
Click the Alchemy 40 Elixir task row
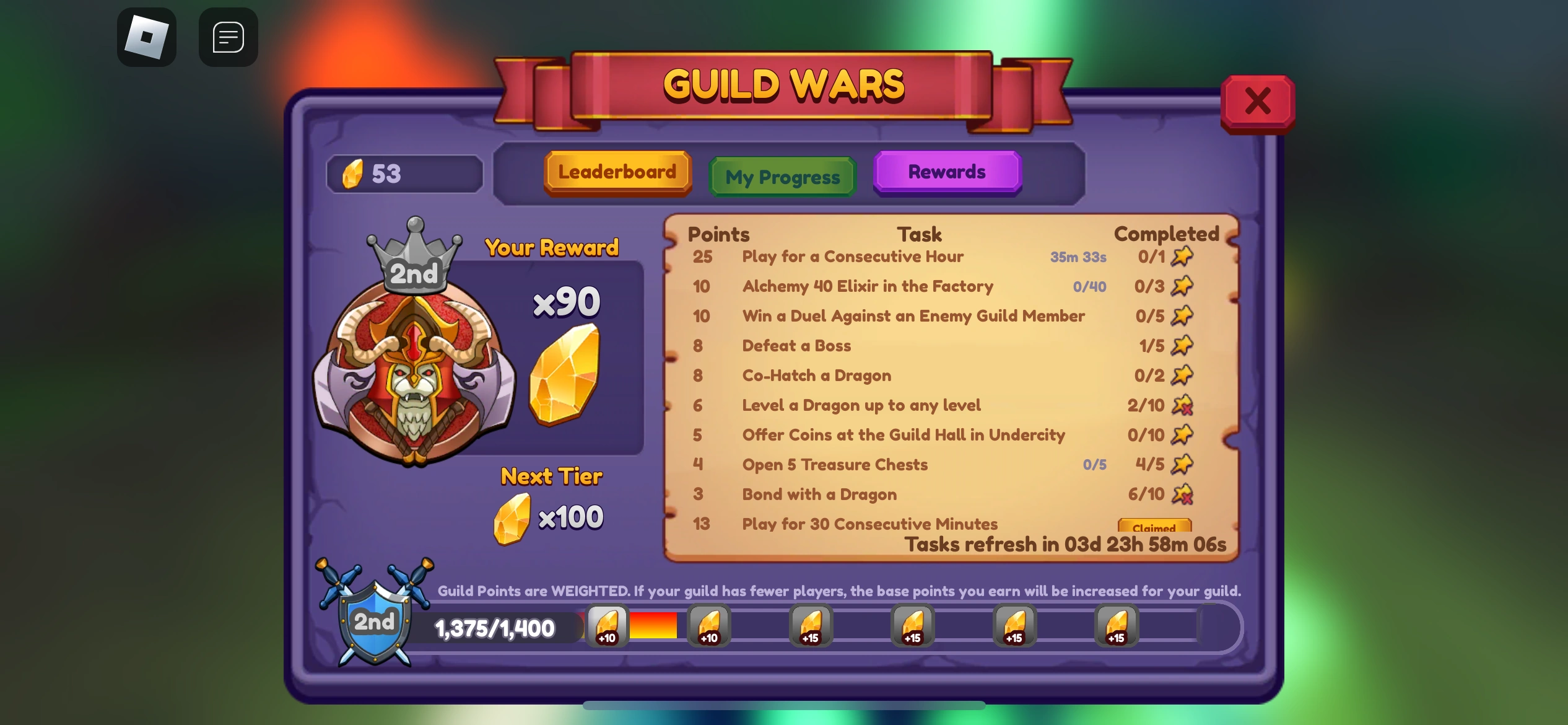[x=867, y=286]
